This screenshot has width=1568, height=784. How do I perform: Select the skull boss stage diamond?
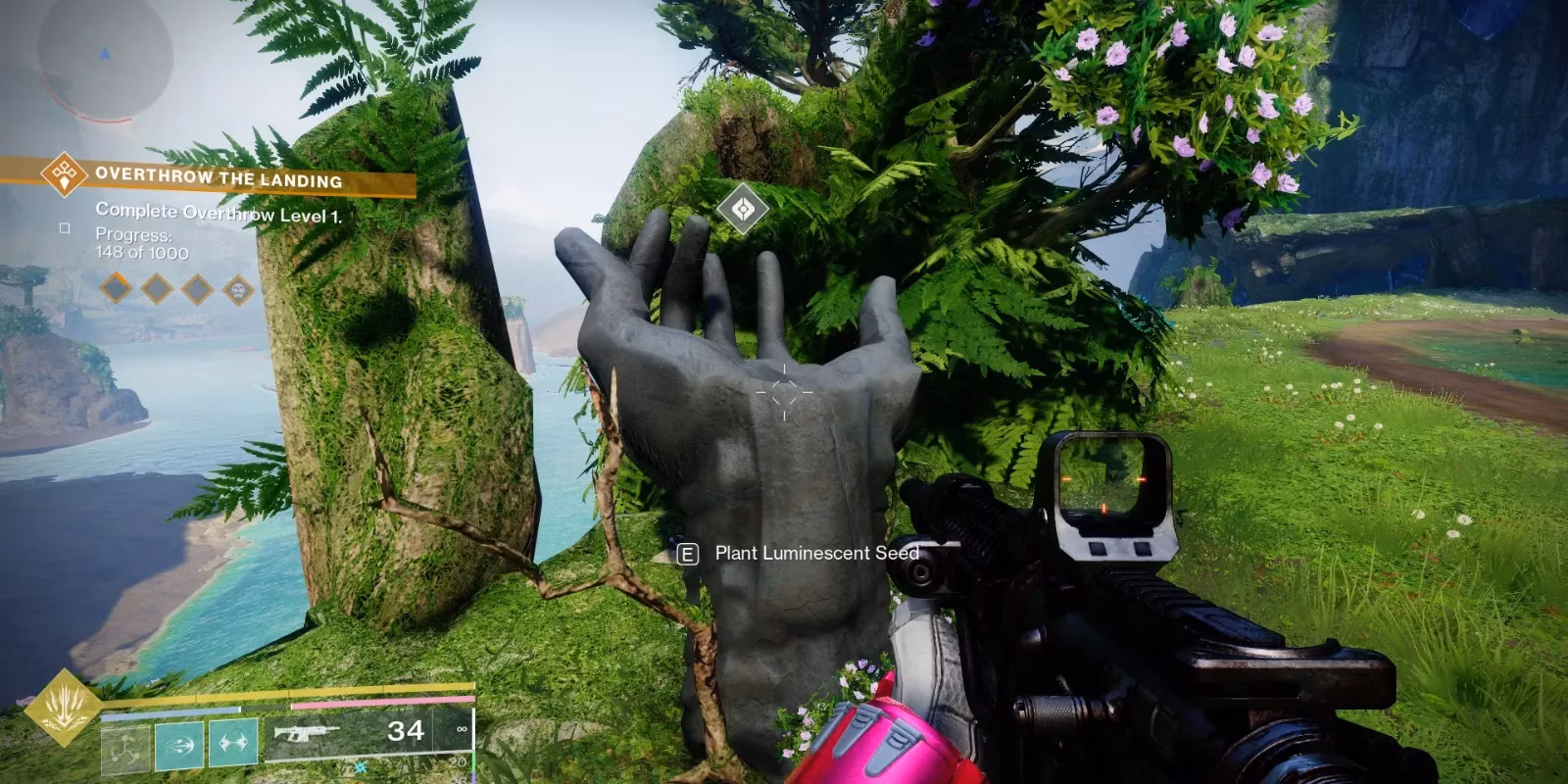click(x=237, y=289)
